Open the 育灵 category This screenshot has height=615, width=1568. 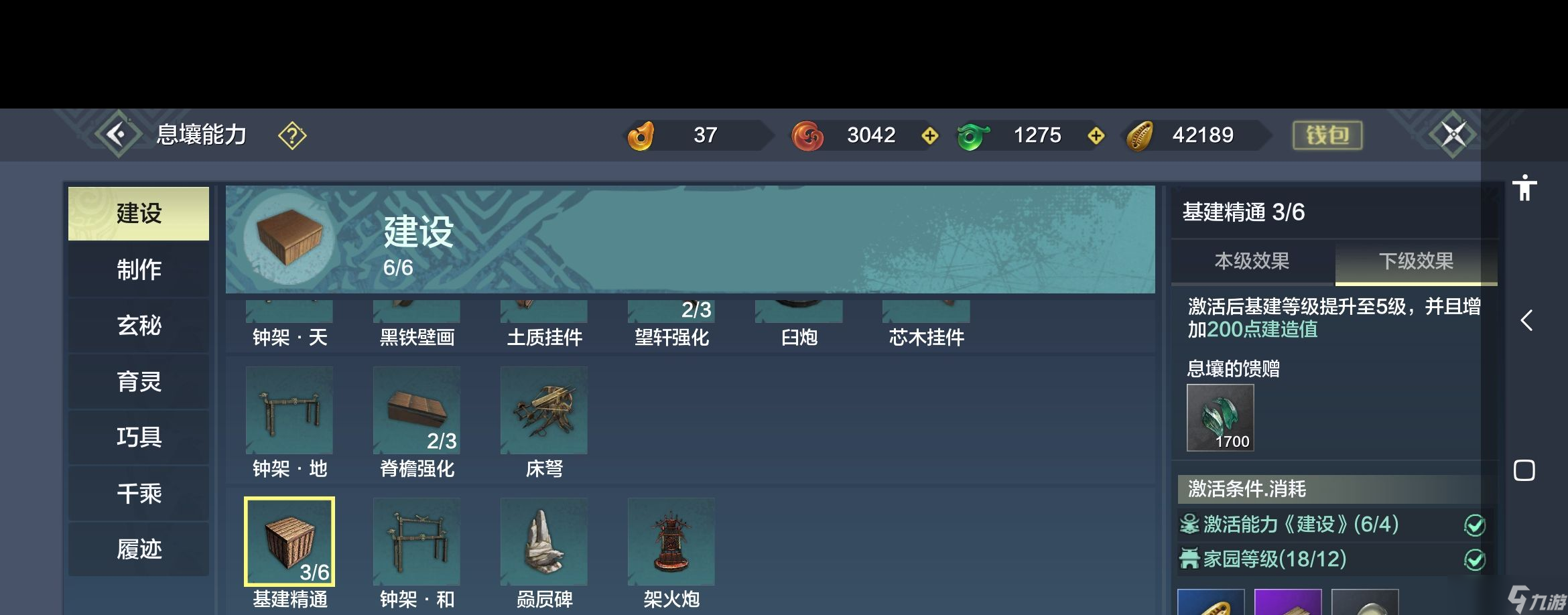[x=139, y=382]
